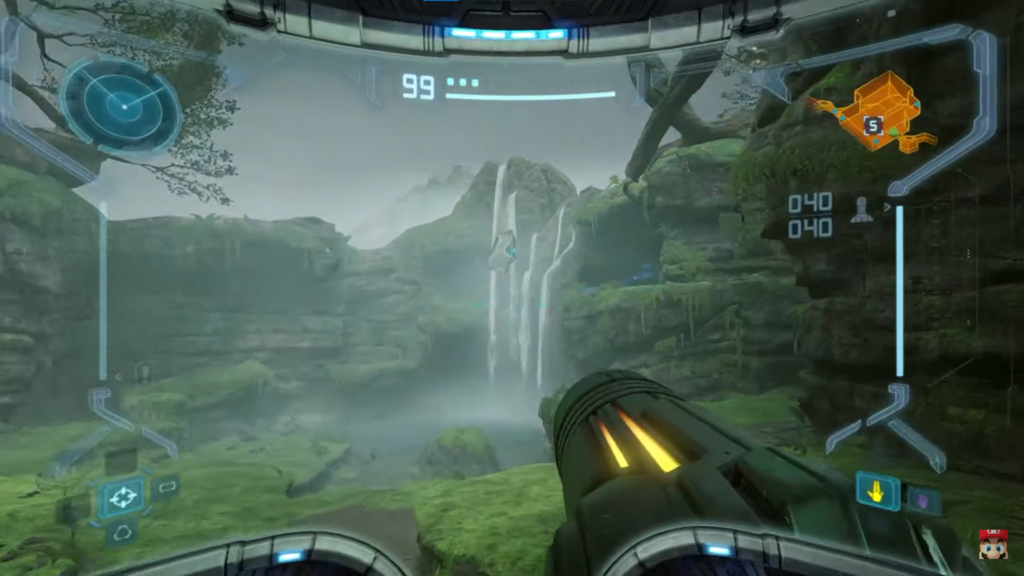
Task: Click the circular enemy radar
Action: (x=120, y=103)
